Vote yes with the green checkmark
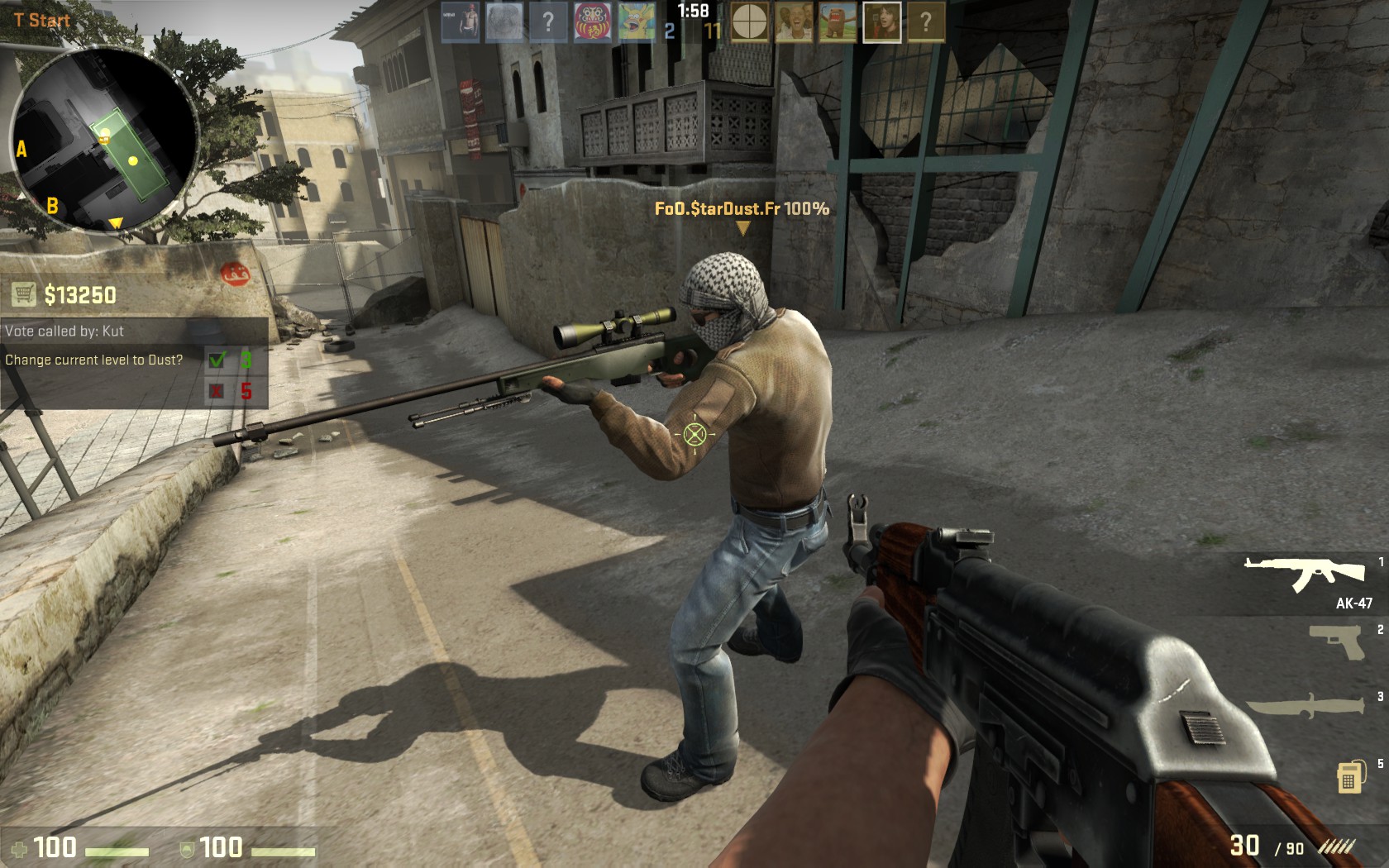The height and width of the screenshot is (868, 1389). click(217, 360)
